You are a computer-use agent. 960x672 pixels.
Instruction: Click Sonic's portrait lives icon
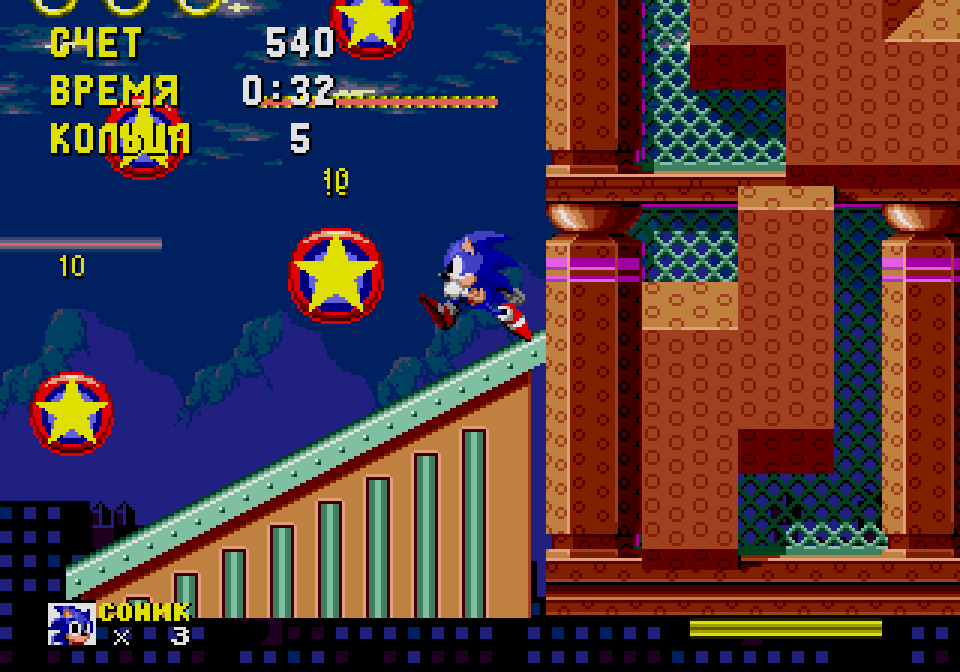(x=72, y=624)
